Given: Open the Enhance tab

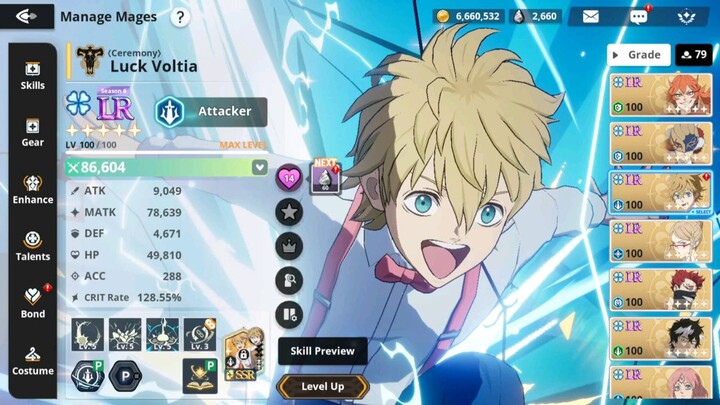Looking at the screenshot, I should click(32, 190).
